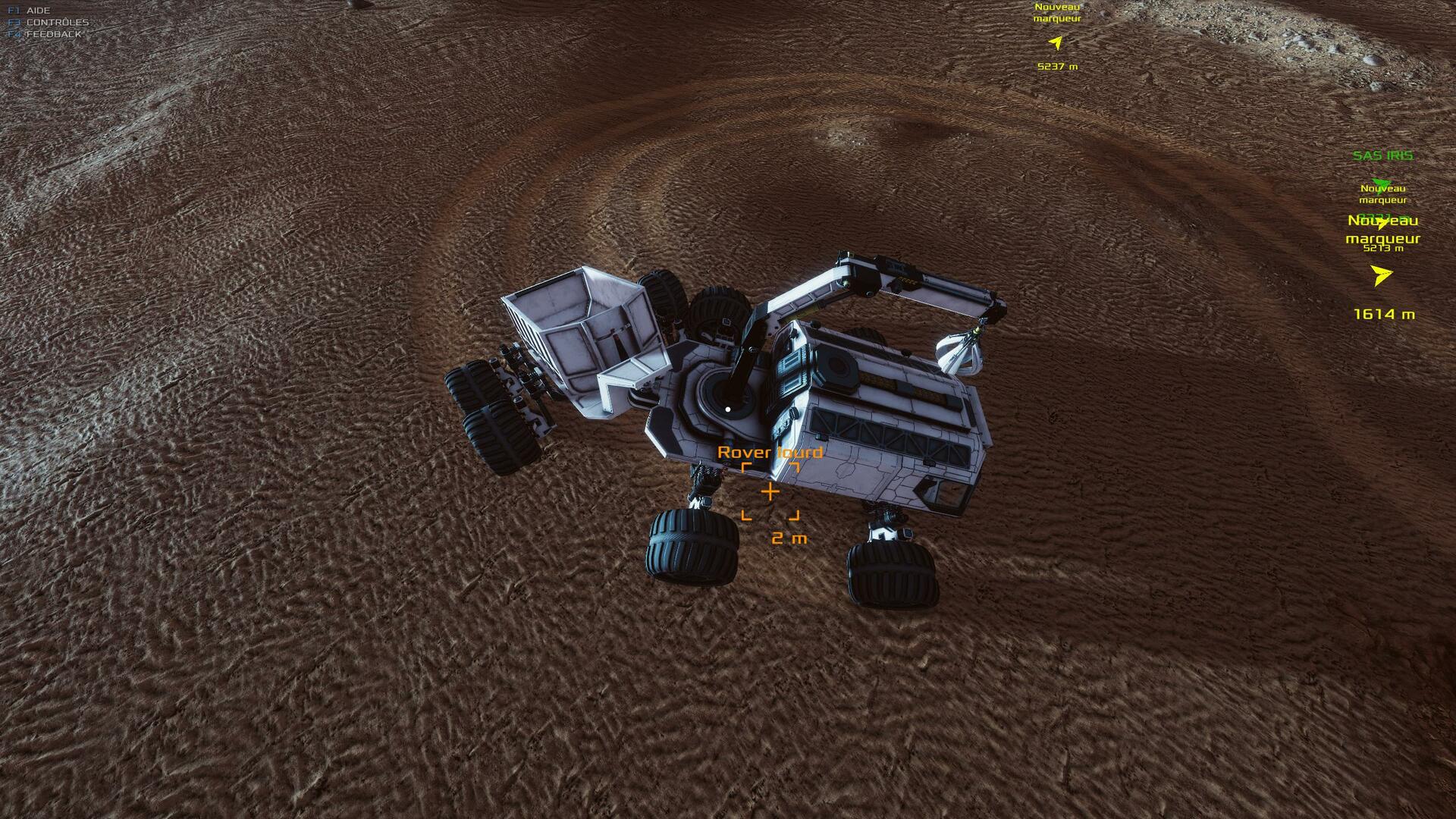
Task: Target the orange Rover lourd crosshair marker
Action: pyautogui.click(x=770, y=491)
